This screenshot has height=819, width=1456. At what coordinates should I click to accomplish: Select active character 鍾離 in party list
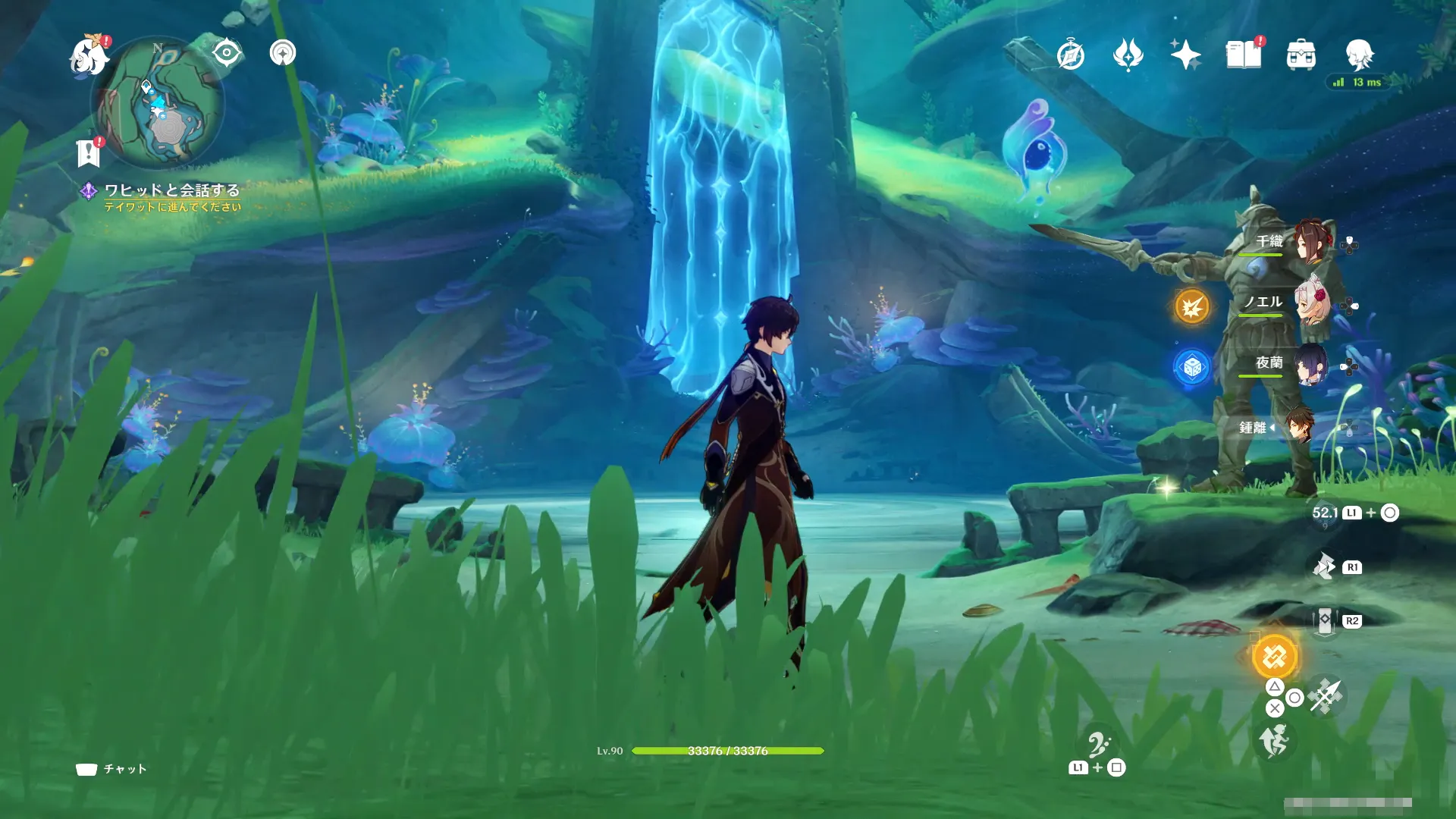[x=1299, y=427]
